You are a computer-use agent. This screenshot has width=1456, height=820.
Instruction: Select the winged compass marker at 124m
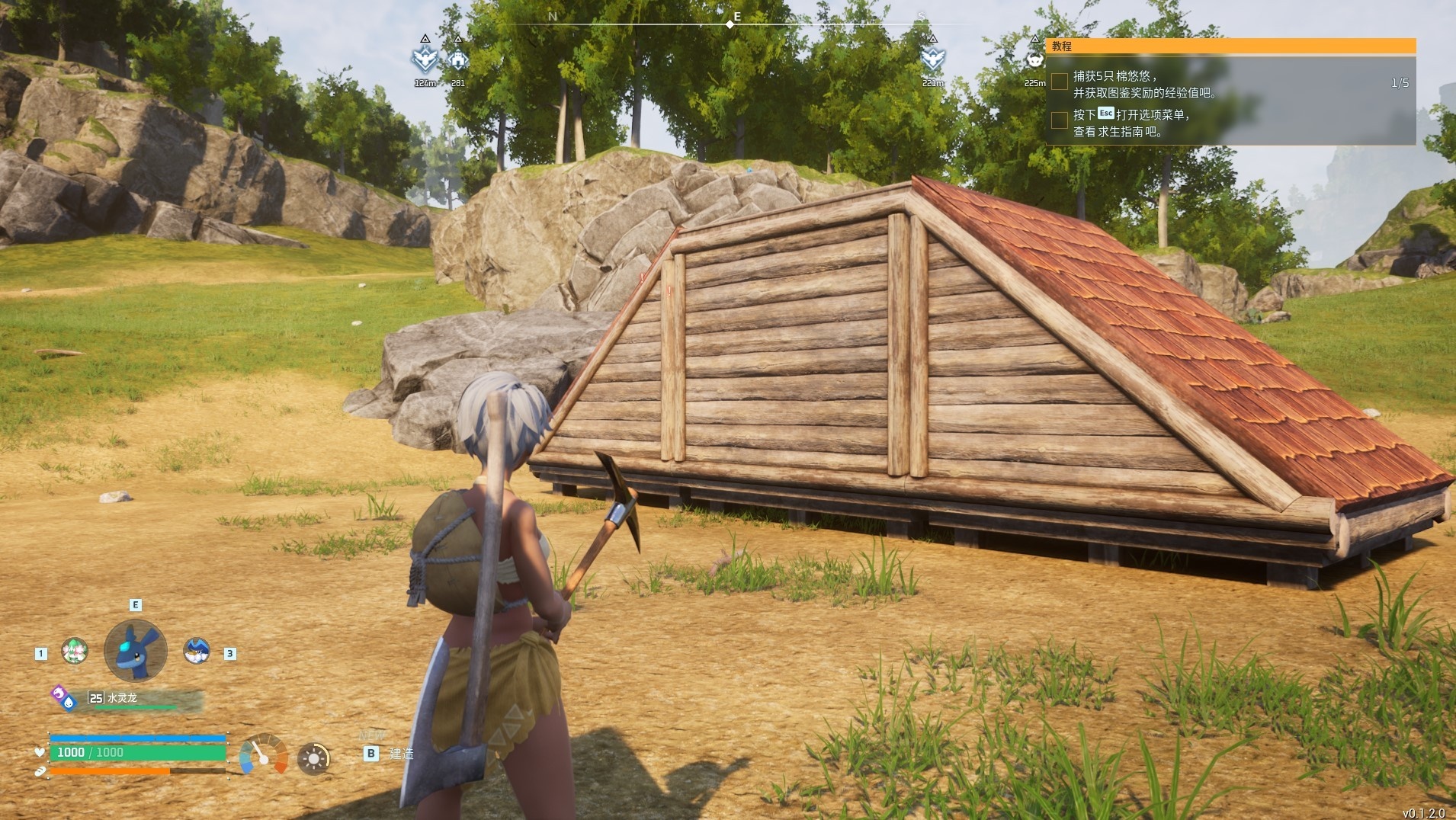click(x=425, y=59)
